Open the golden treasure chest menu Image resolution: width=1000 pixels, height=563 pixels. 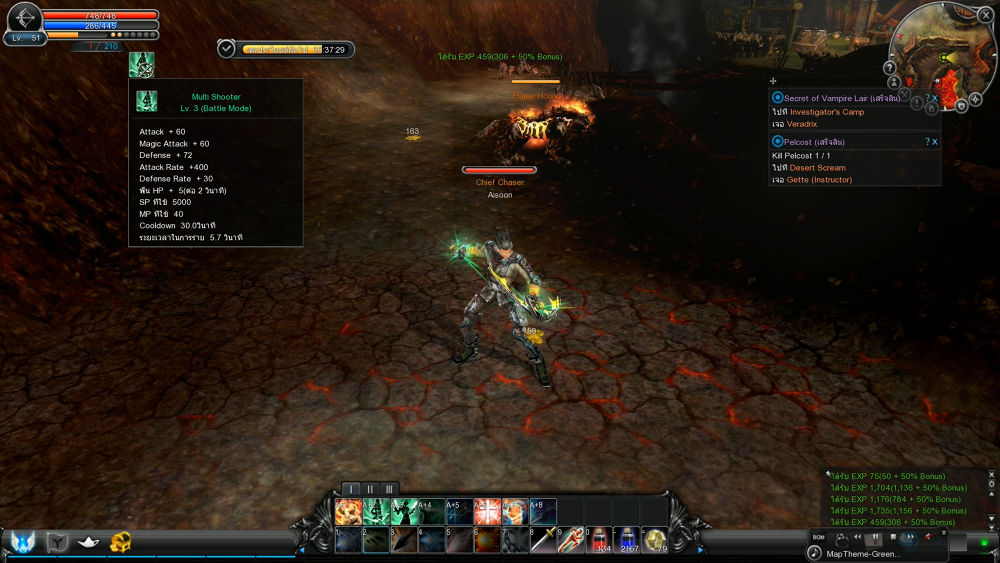tap(122, 542)
